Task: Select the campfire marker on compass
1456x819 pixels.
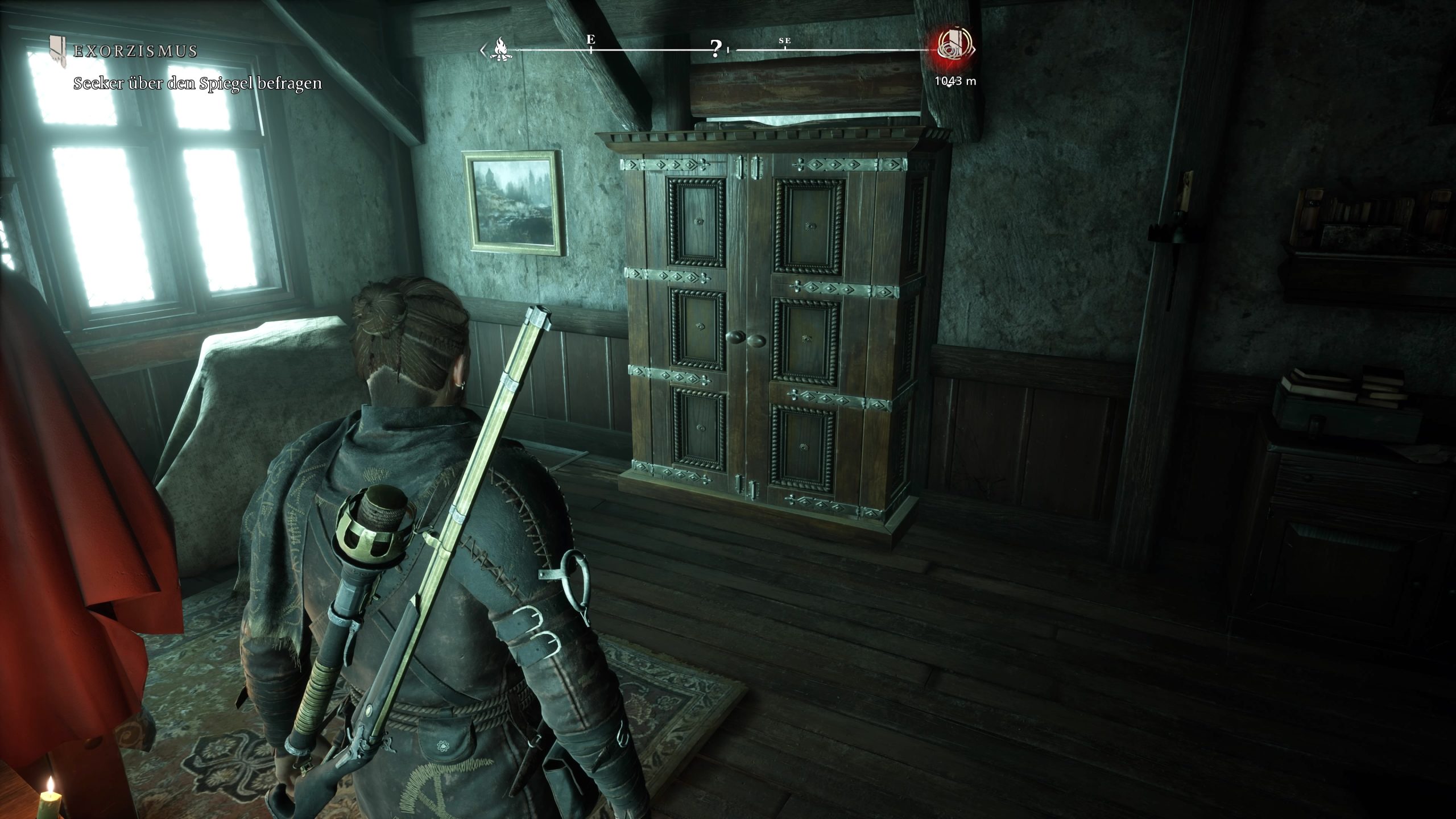Action: click(501, 49)
